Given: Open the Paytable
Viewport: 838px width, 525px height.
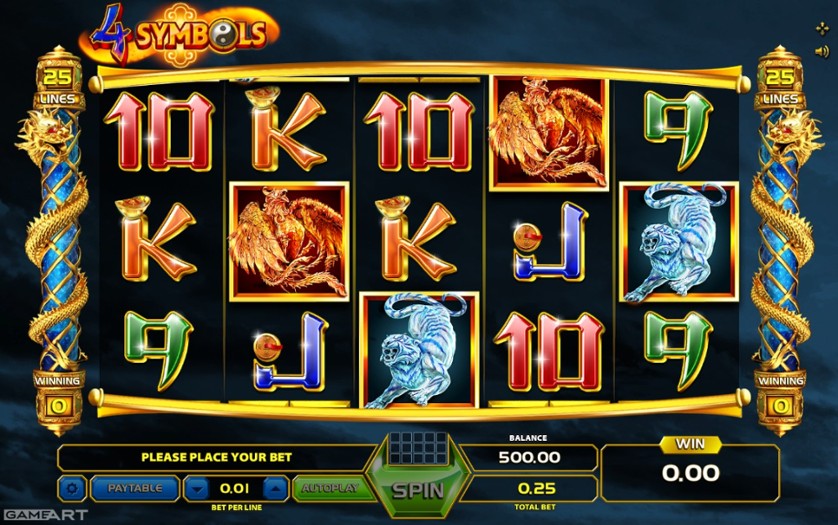Looking at the screenshot, I should (x=135, y=489).
